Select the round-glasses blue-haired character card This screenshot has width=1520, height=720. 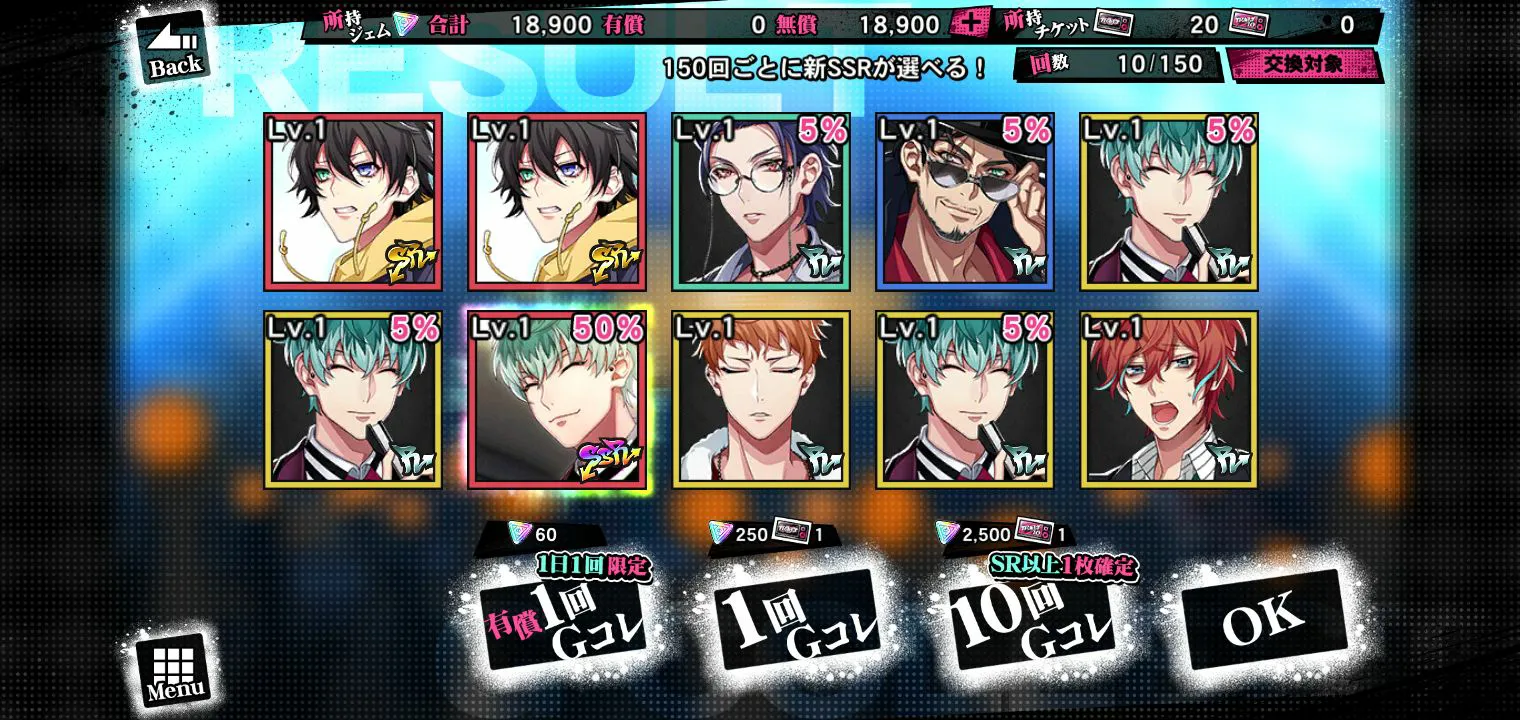(x=761, y=202)
